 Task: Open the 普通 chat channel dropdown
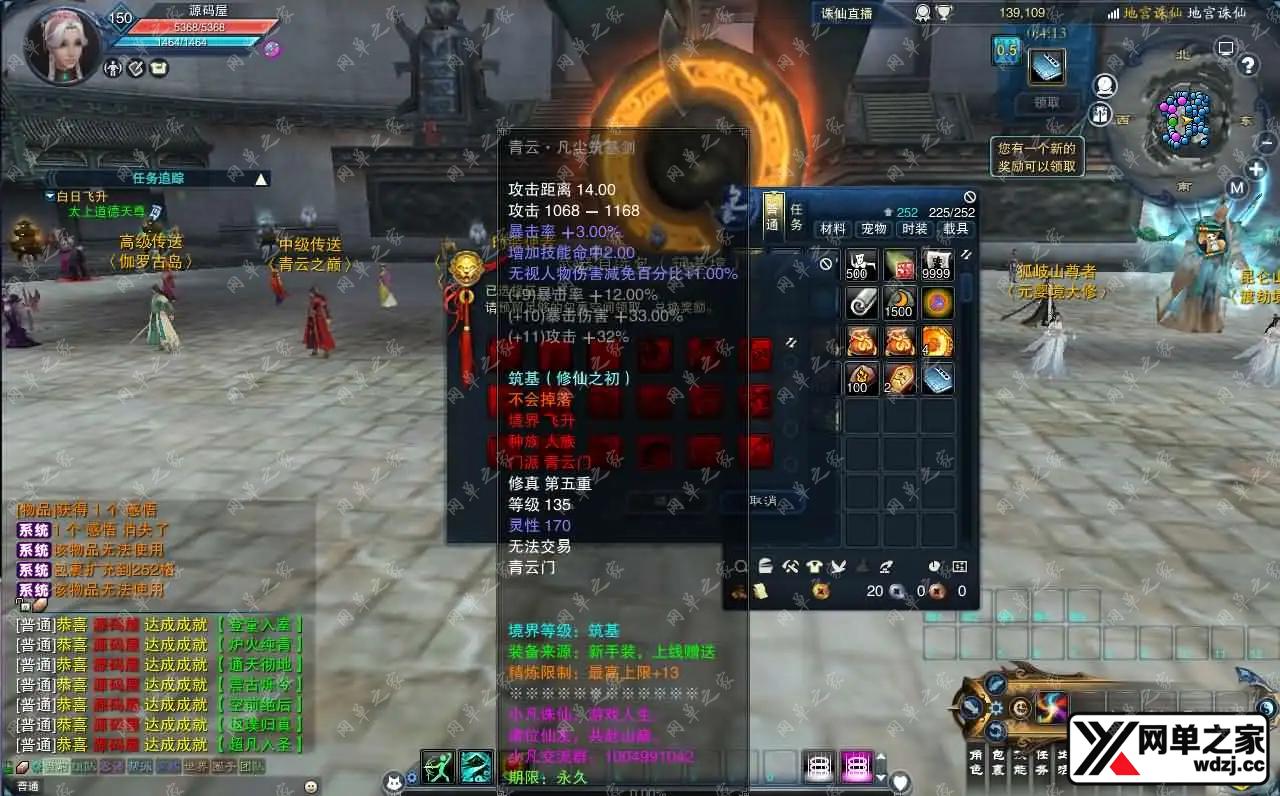coord(30,786)
